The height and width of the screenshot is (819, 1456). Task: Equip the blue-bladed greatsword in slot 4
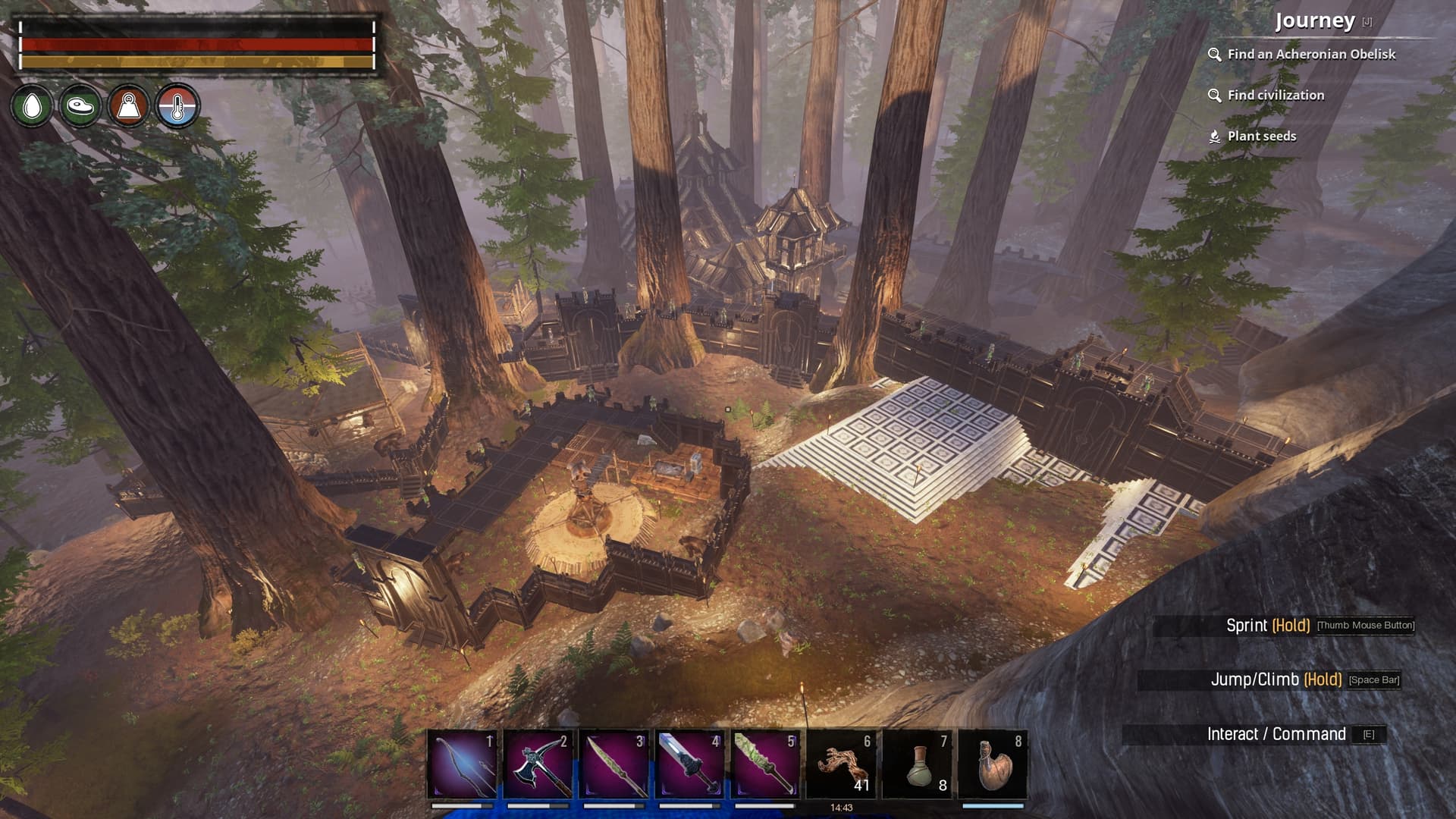pyautogui.click(x=690, y=764)
